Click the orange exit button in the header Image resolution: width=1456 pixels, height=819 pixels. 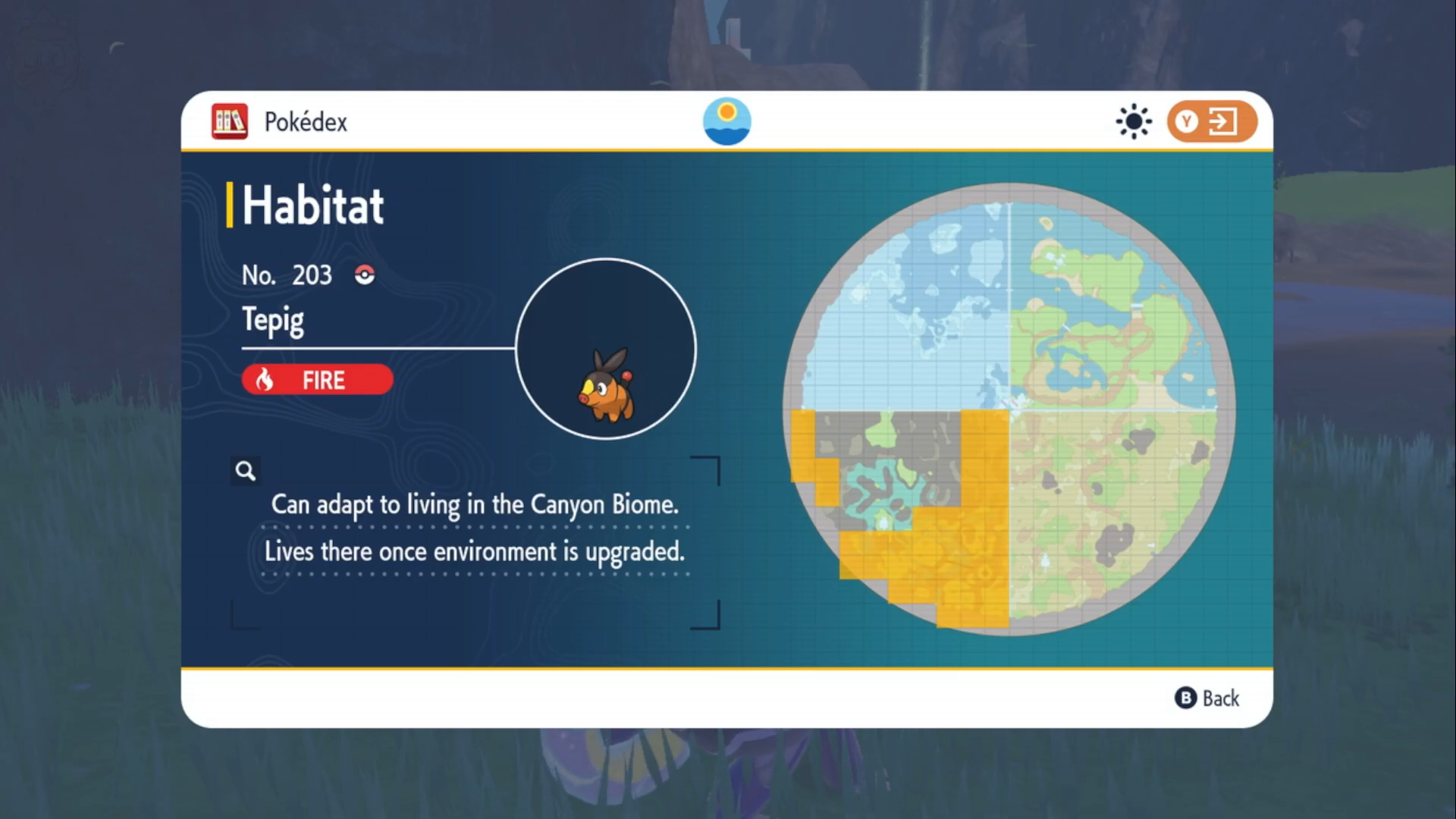coord(1211,121)
